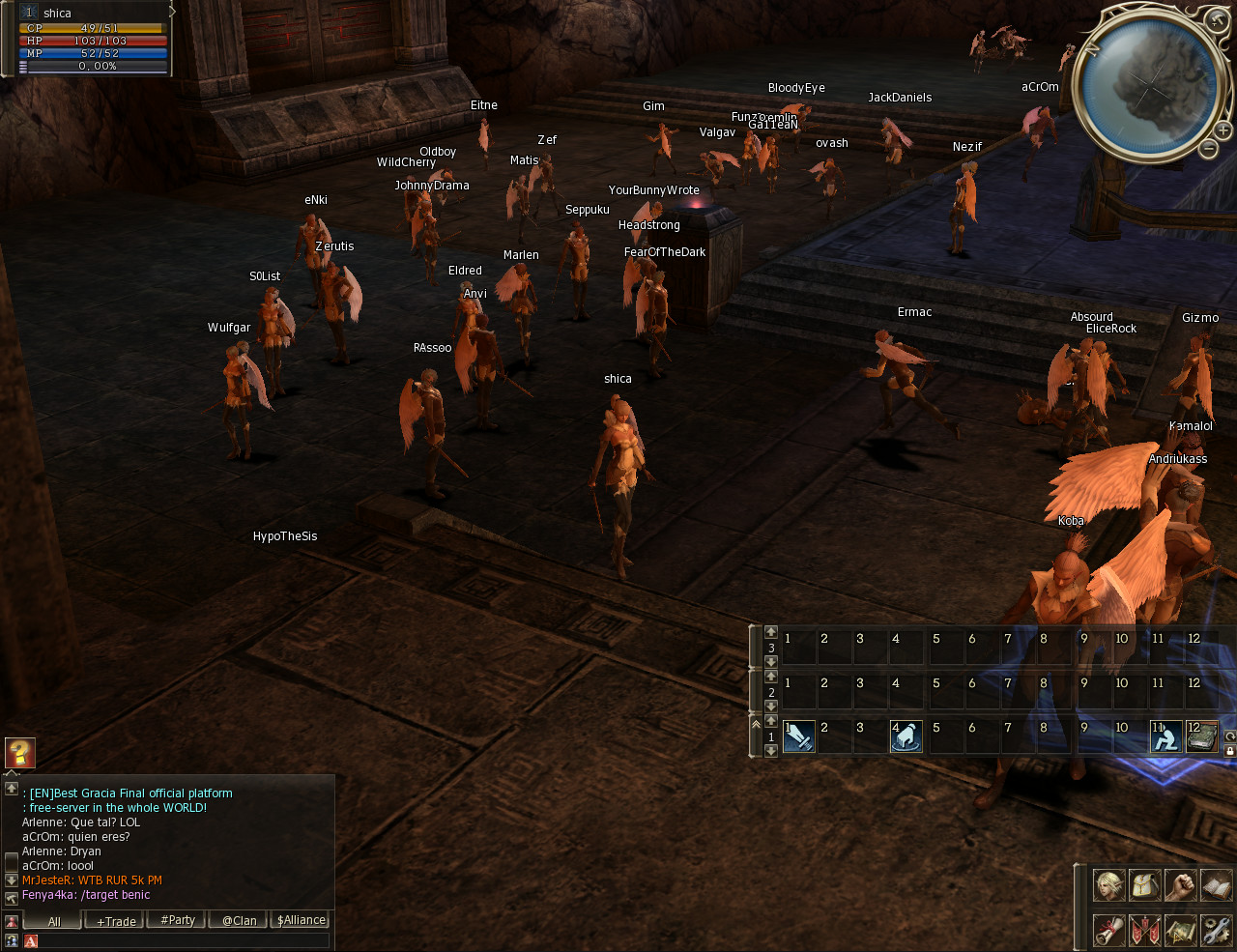
Task: Switch to the #Party chat tab
Action: [178, 920]
